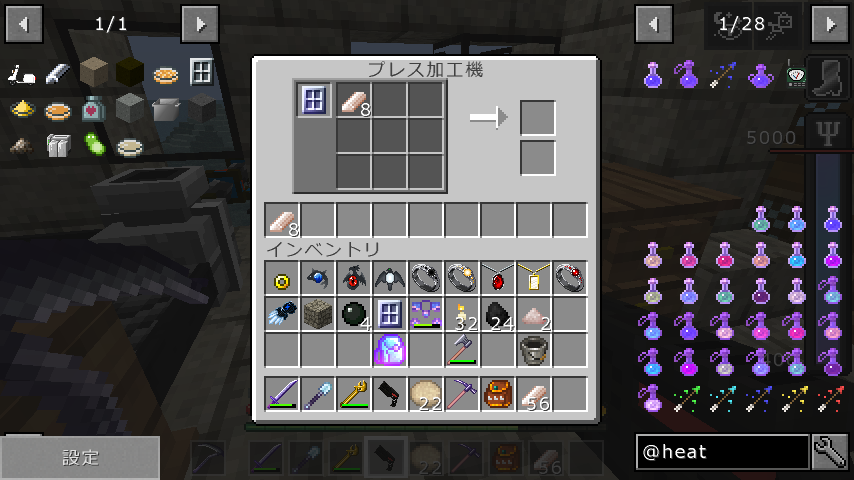Choose the orange backpack in hotbar
Viewport: 854px width, 480px height.
pyautogui.click(x=497, y=393)
